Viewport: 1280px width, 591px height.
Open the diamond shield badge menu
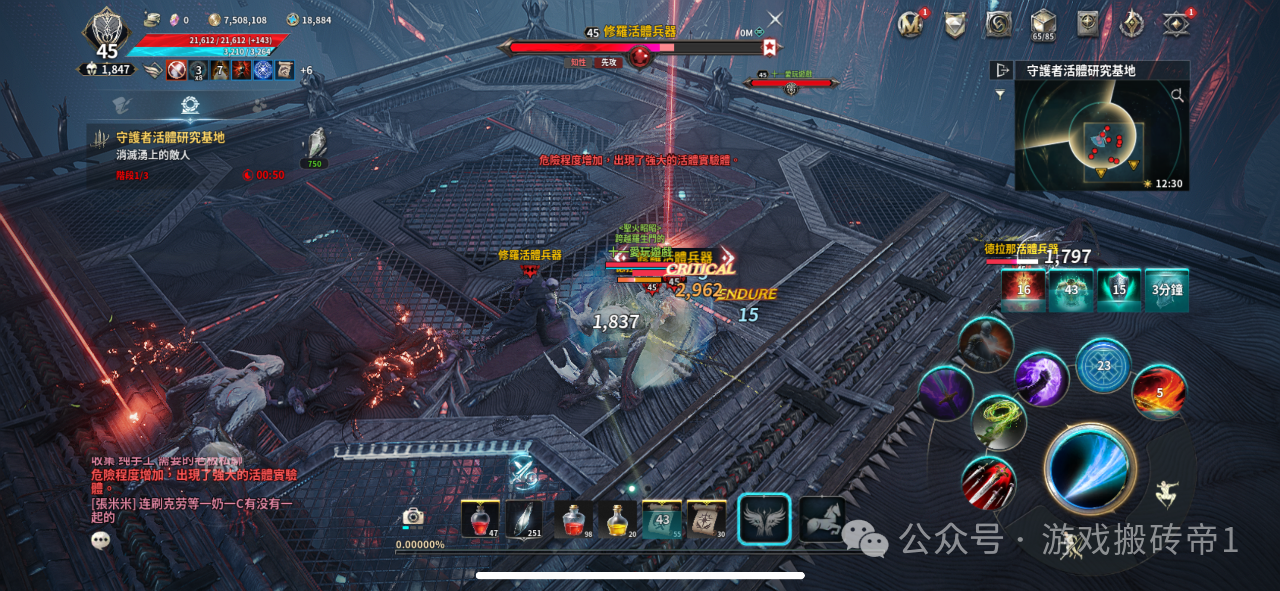pyautogui.click(x=954, y=24)
